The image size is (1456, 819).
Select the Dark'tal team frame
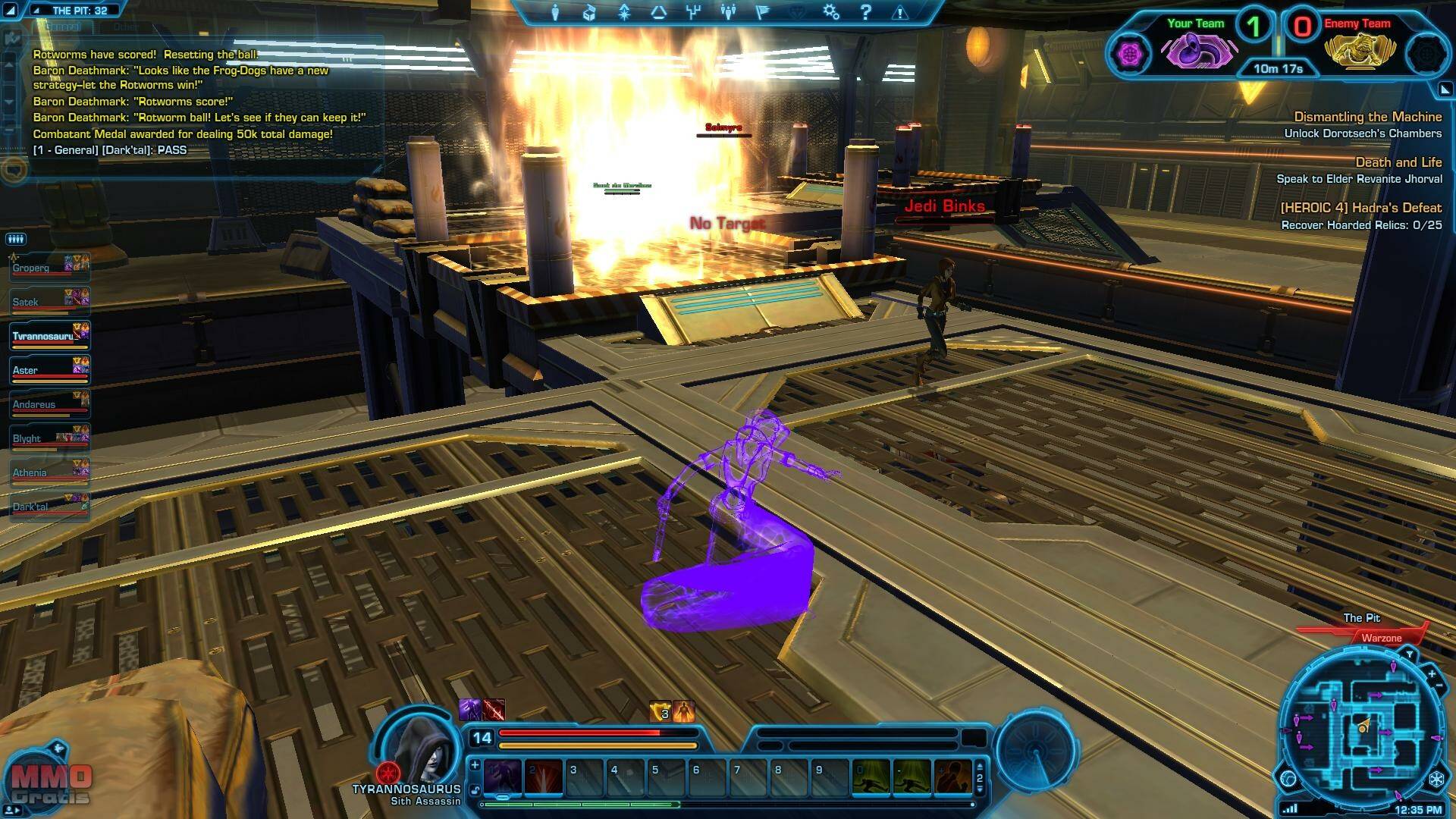tap(49, 507)
